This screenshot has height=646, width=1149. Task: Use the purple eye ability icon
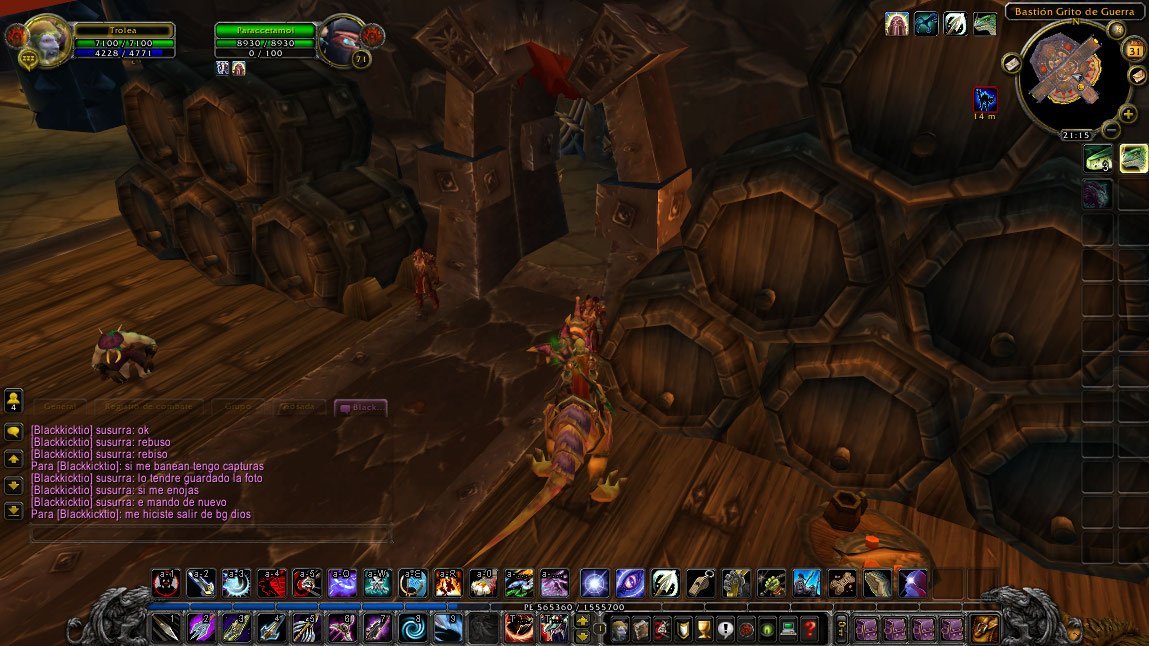(630, 582)
